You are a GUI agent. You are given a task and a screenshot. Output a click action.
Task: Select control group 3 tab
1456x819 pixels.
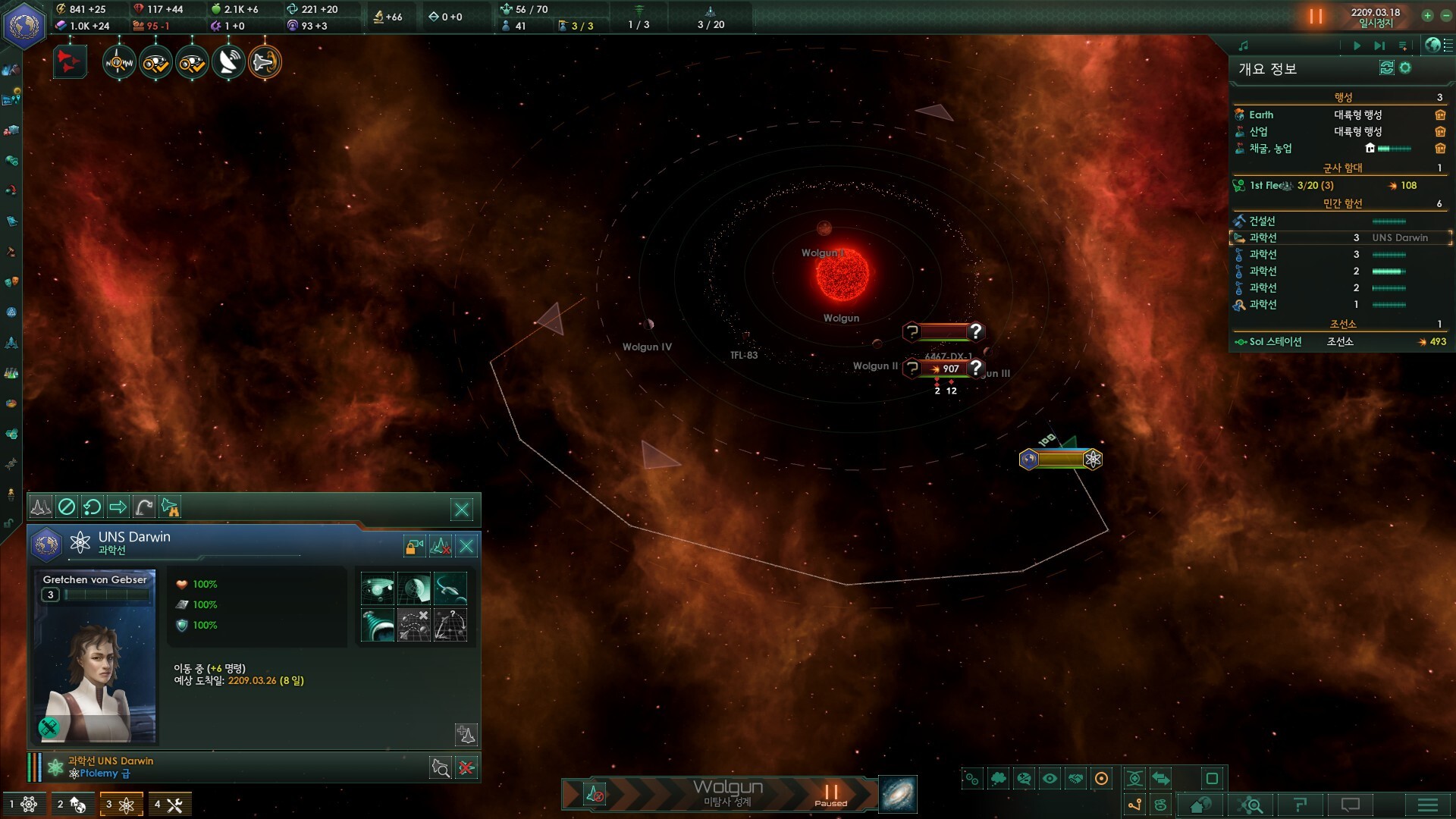121,804
